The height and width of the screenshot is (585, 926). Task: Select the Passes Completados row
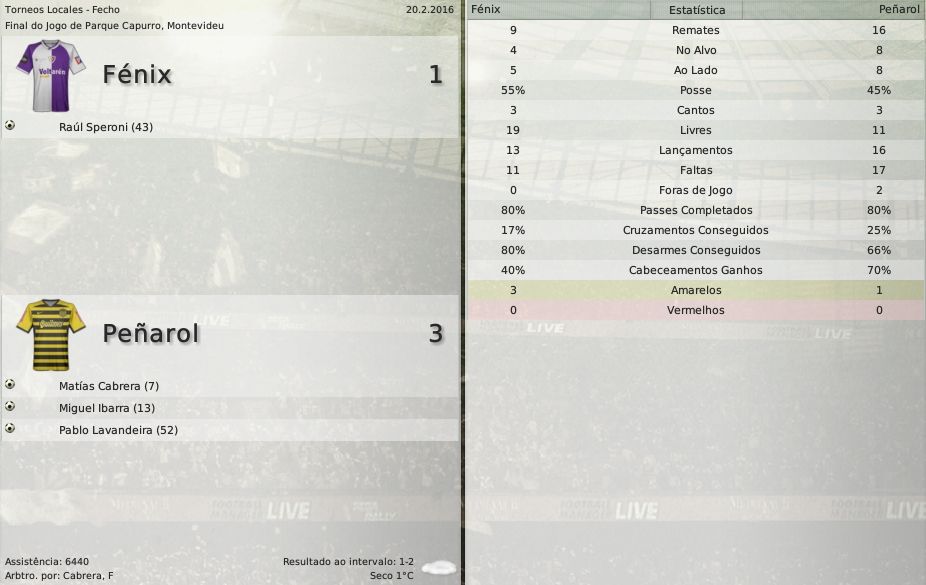696,211
